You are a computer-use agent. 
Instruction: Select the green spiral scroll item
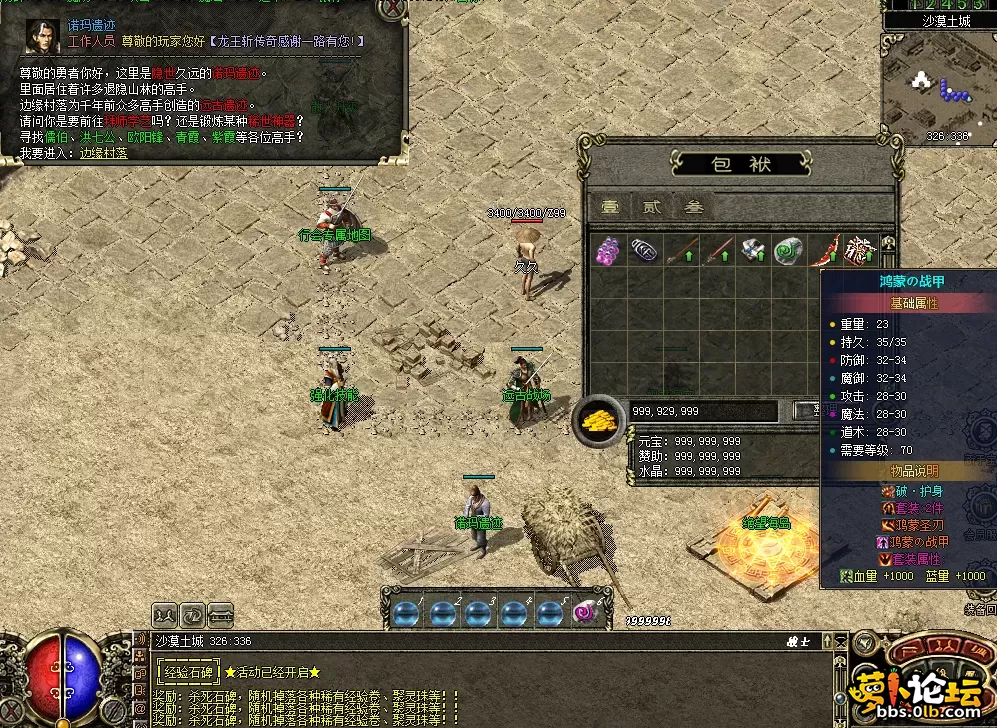[789, 250]
